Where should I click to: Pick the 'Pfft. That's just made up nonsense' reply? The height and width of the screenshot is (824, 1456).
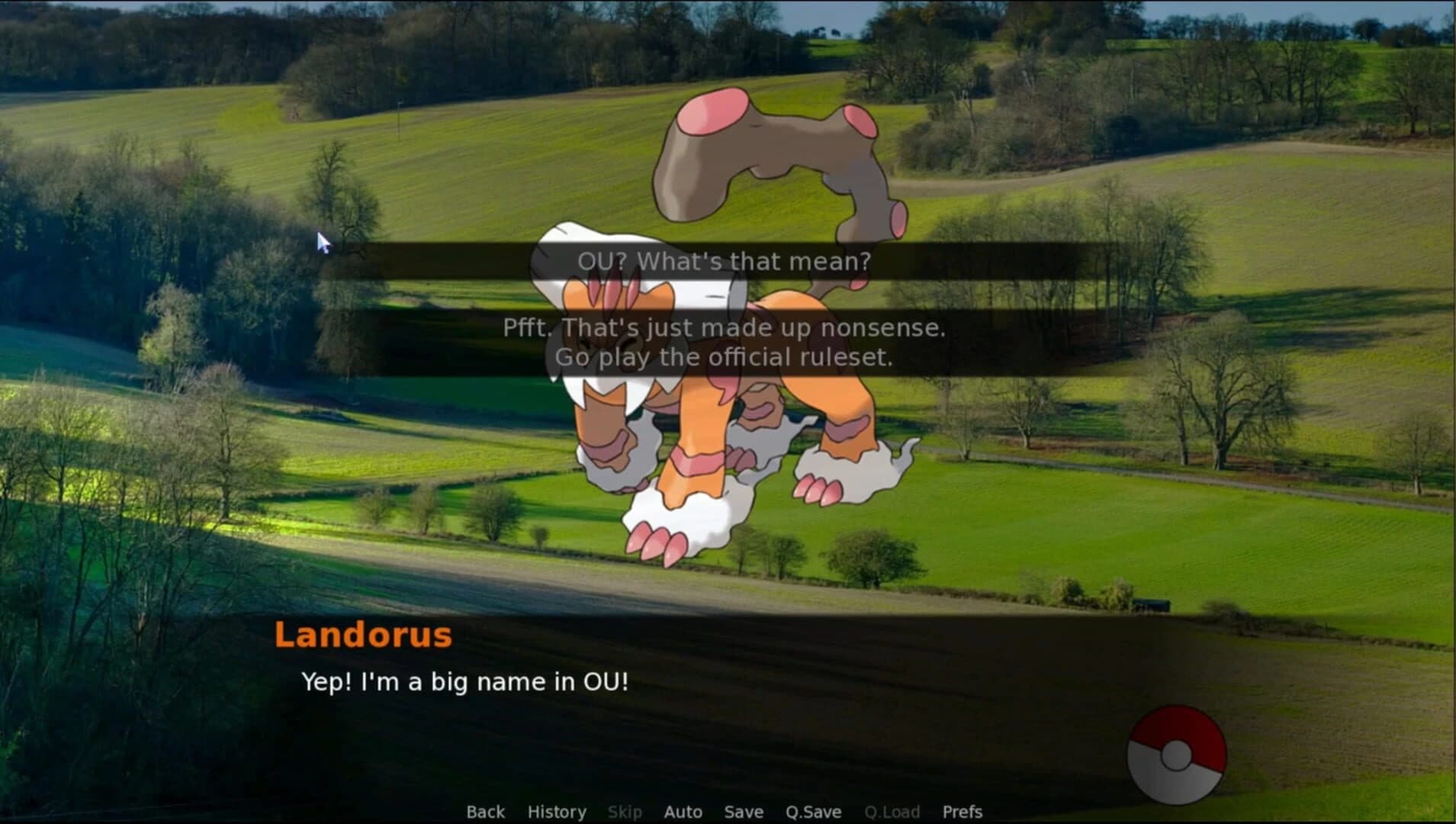coord(725,328)
